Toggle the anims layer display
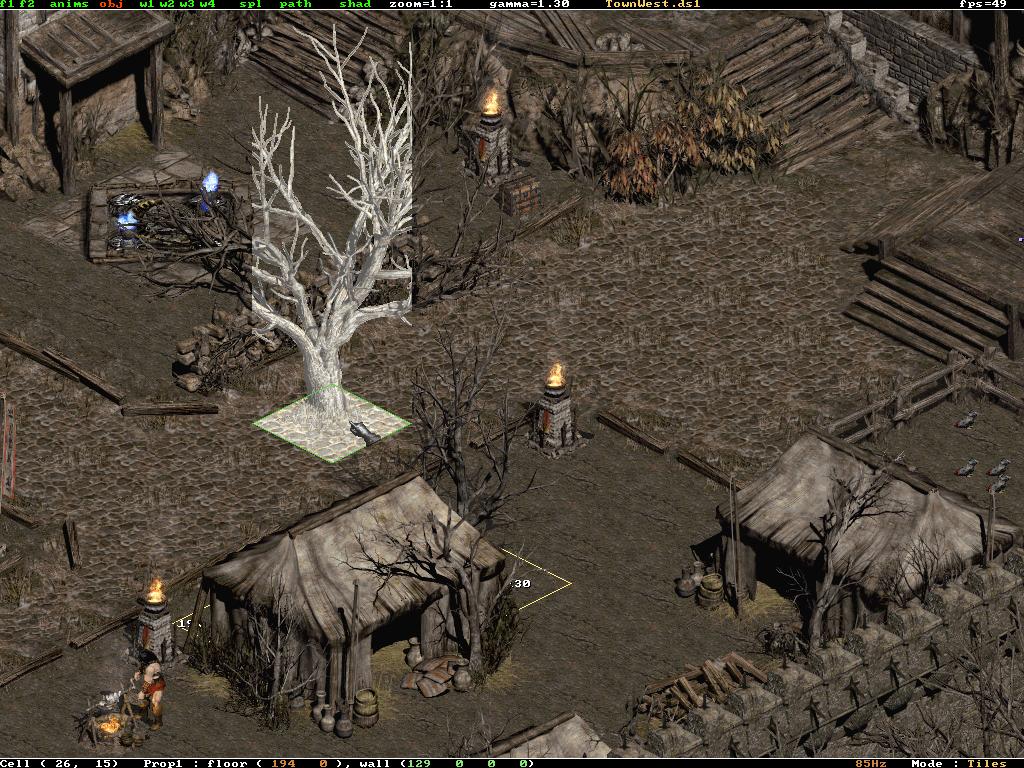Screen dimensions: 1024x768 coord(68,4)
